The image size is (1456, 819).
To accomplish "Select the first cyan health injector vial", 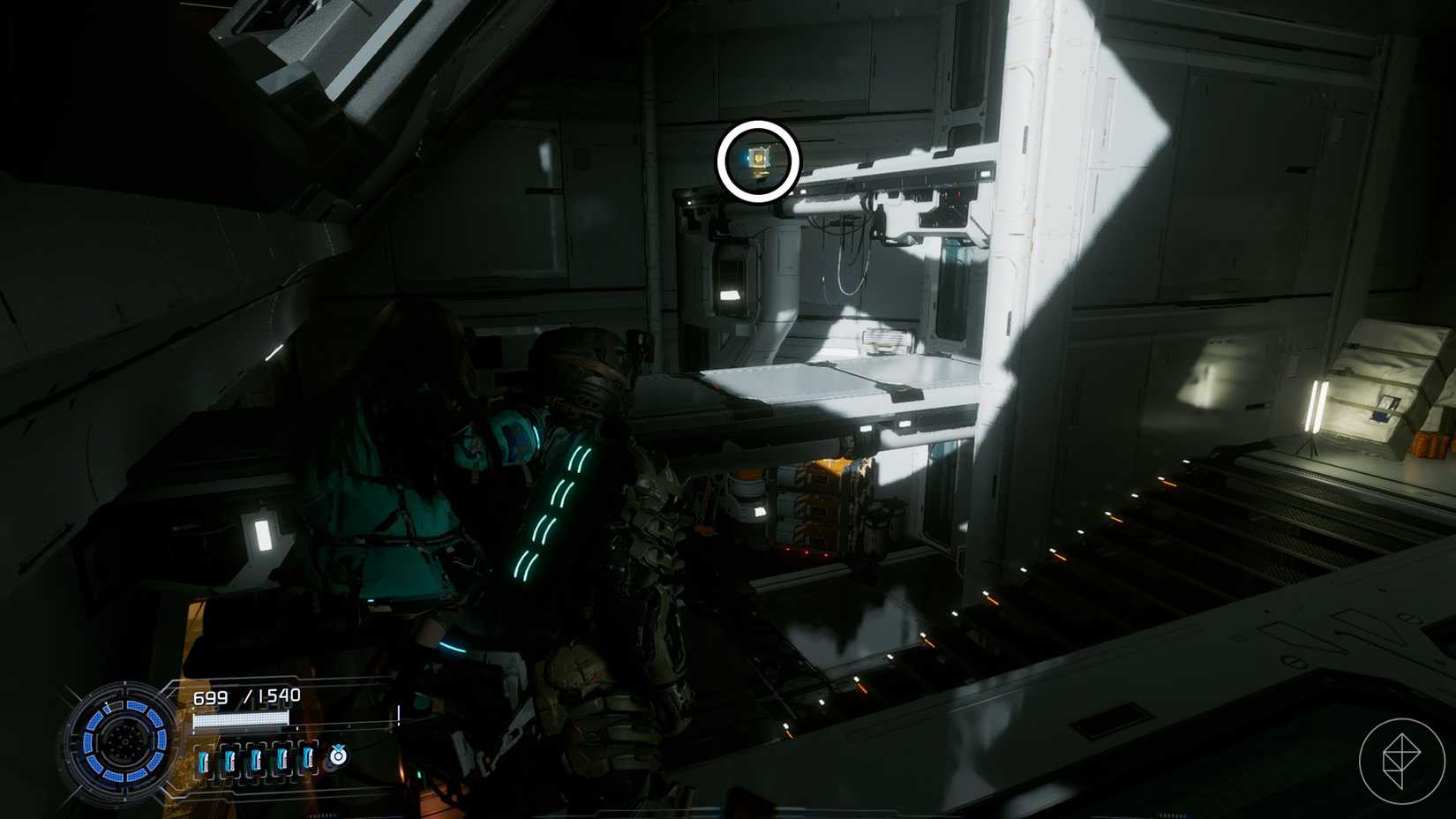I will coord(205,757).
